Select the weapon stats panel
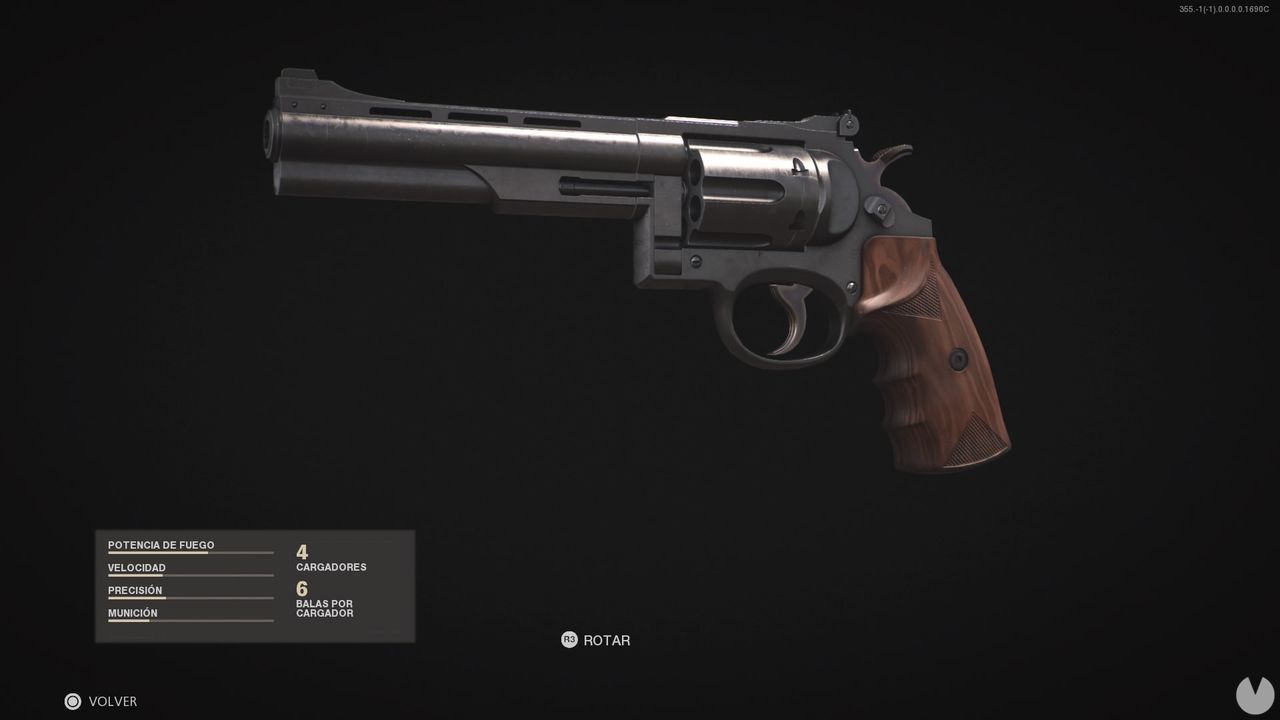This screenshot has width=1280, height=720. click(255, 585)
